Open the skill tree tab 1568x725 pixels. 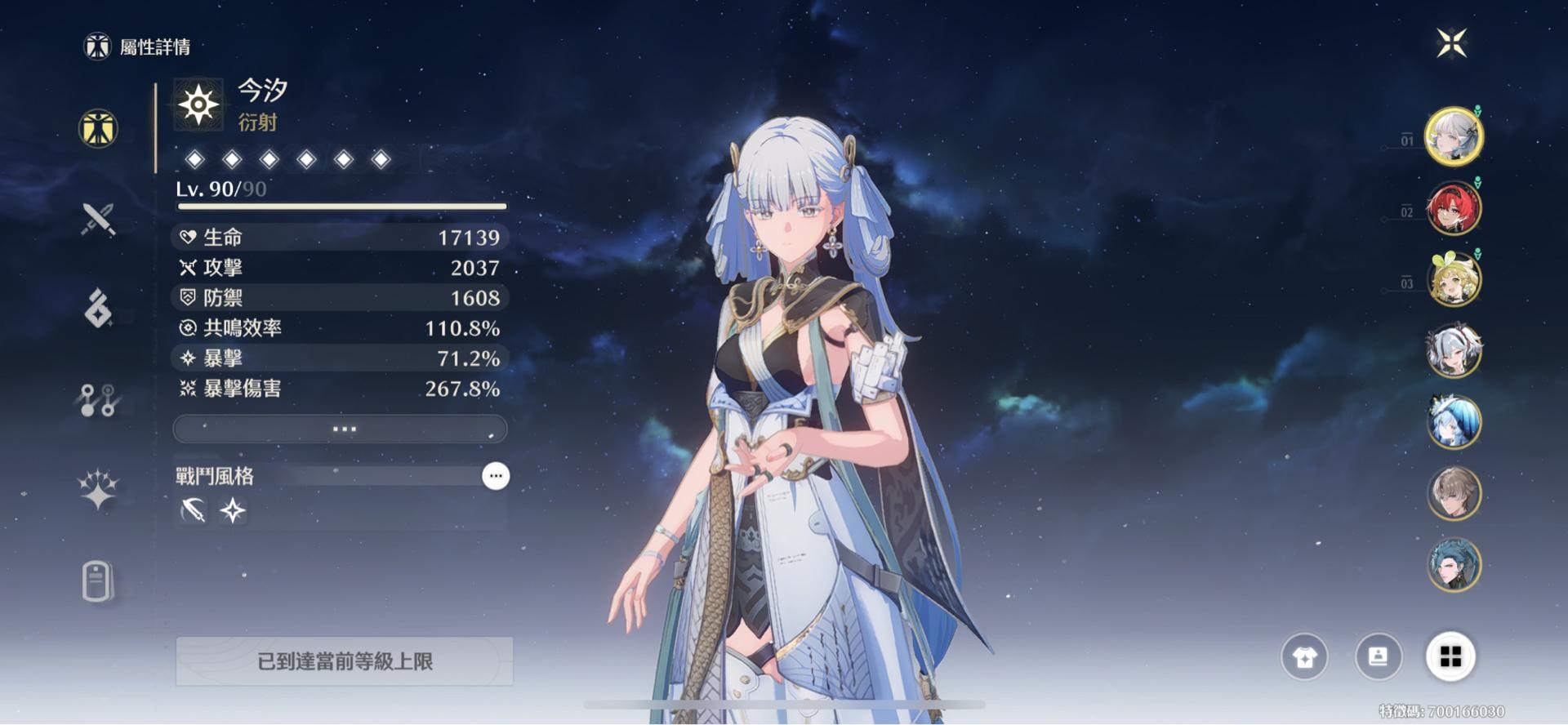point(98,400)
